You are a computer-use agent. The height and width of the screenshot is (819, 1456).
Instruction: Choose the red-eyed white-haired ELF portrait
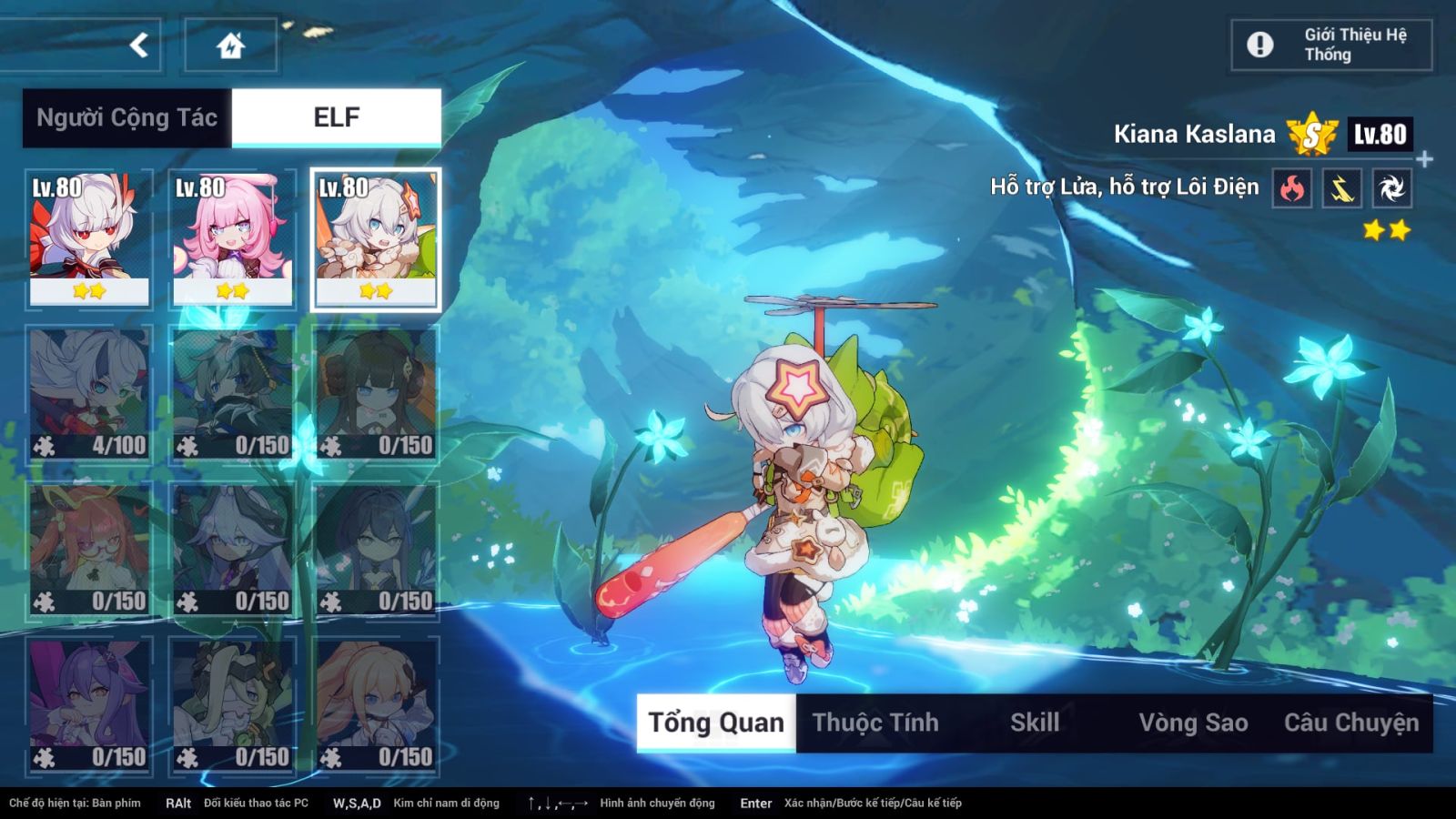(x=89, y=239)
